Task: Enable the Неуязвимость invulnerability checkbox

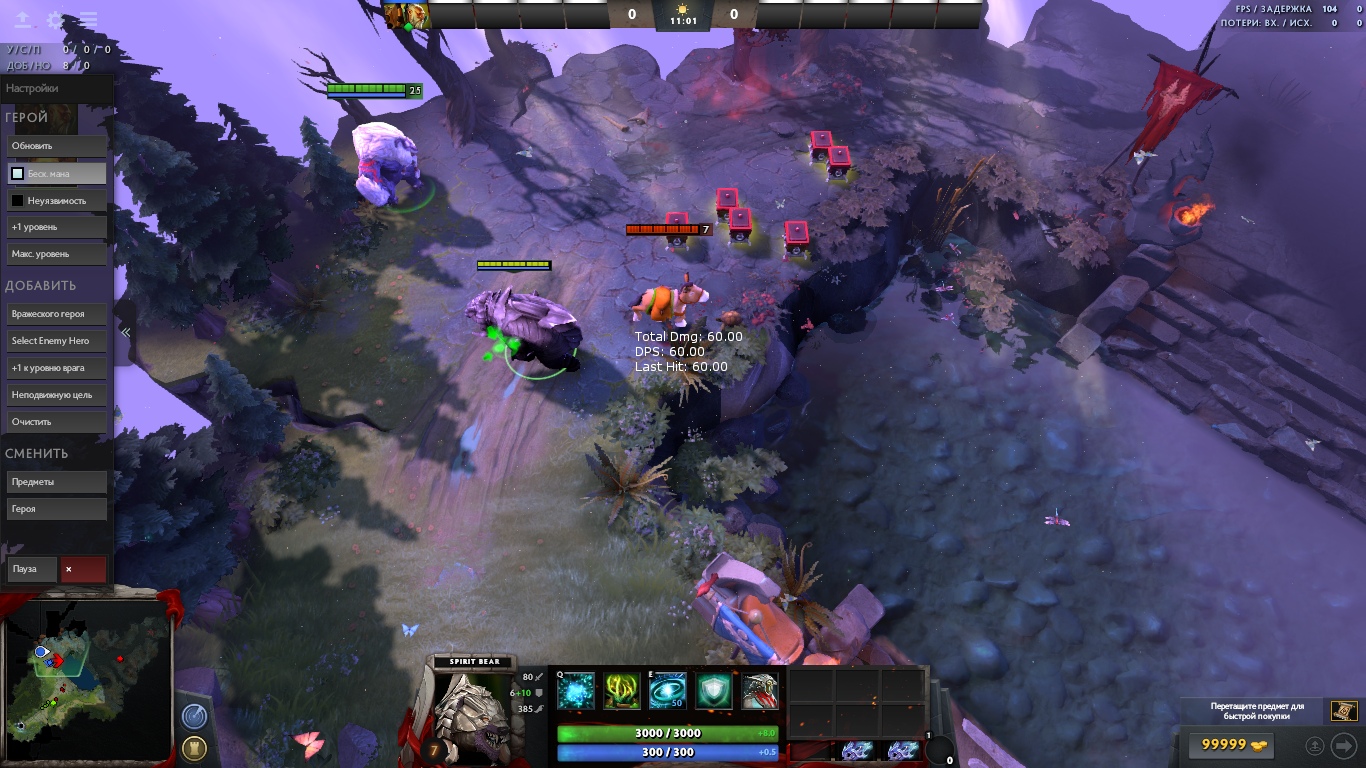Action: (x=18, y=201)
